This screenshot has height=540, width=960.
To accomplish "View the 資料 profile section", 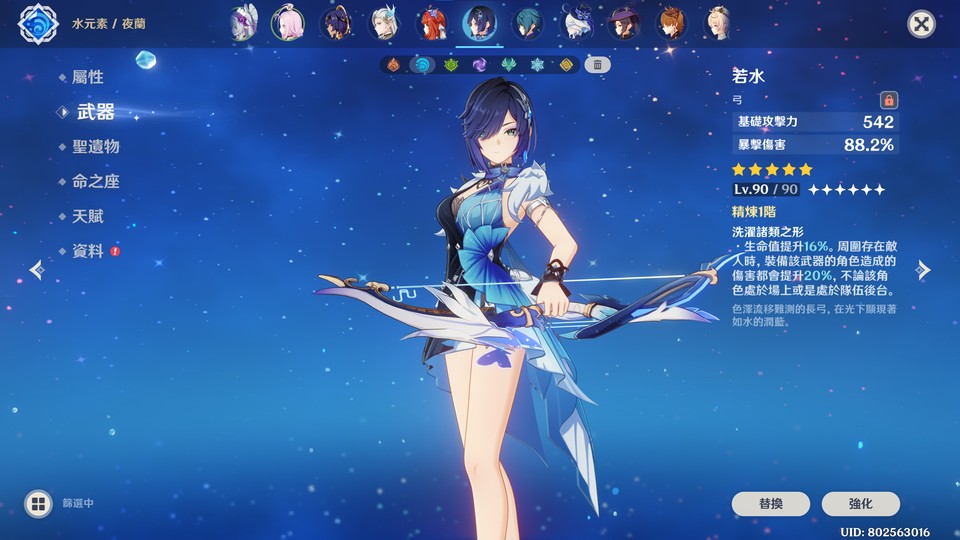I will [x=87, y=251].
